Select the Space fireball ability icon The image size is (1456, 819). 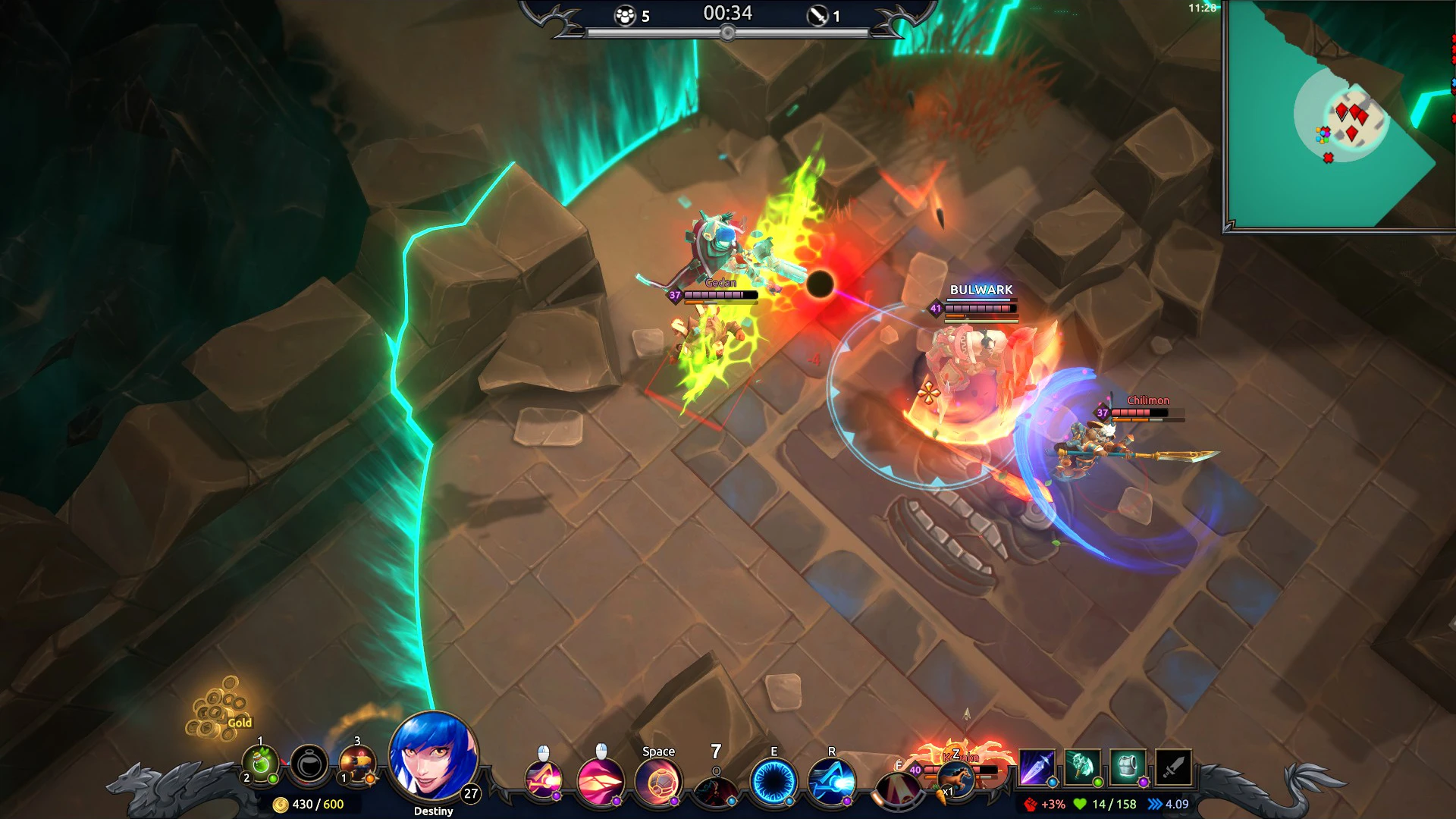pos(660,781)
